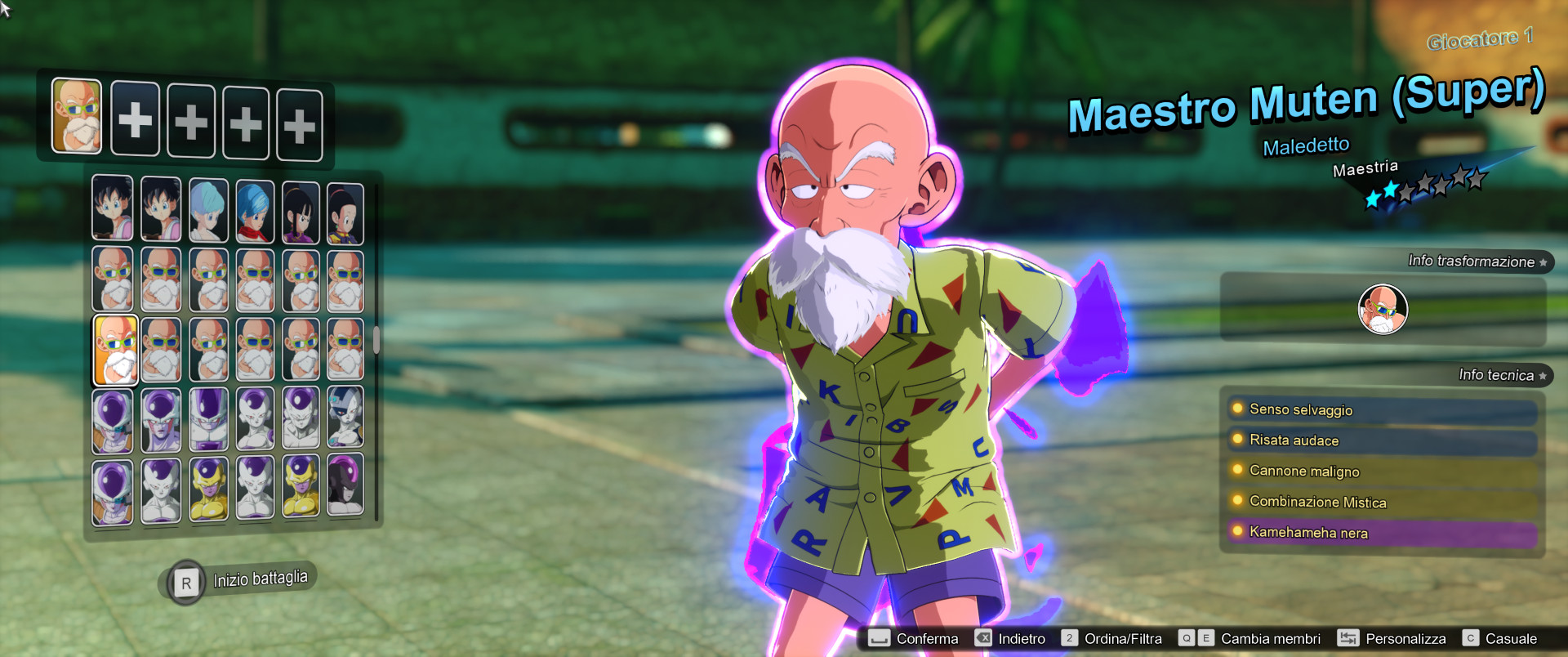
Task: Select the Chi-Chi character portrait
Action: [x=301, y=208]
